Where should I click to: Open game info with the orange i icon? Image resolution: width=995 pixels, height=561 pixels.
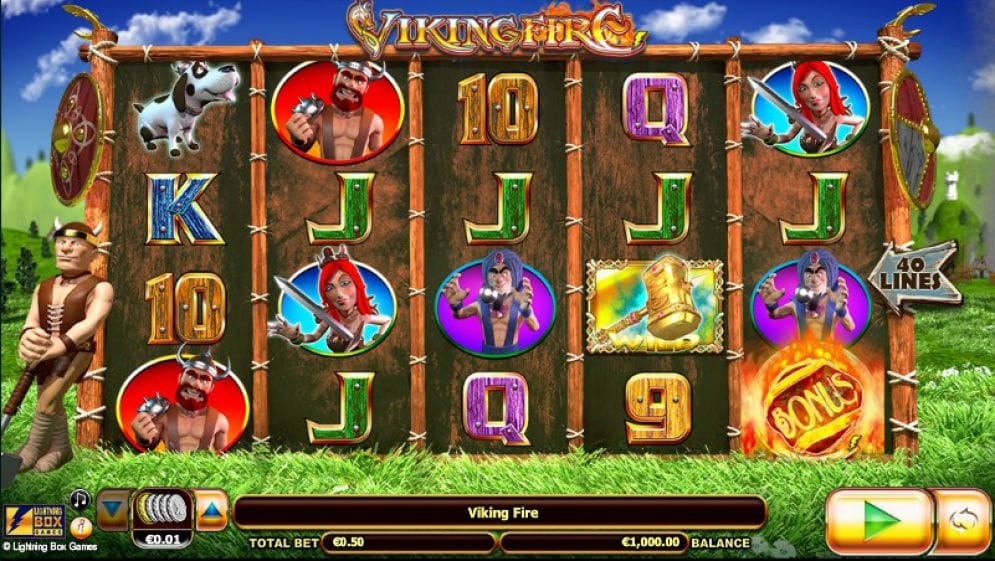point(80,524)
